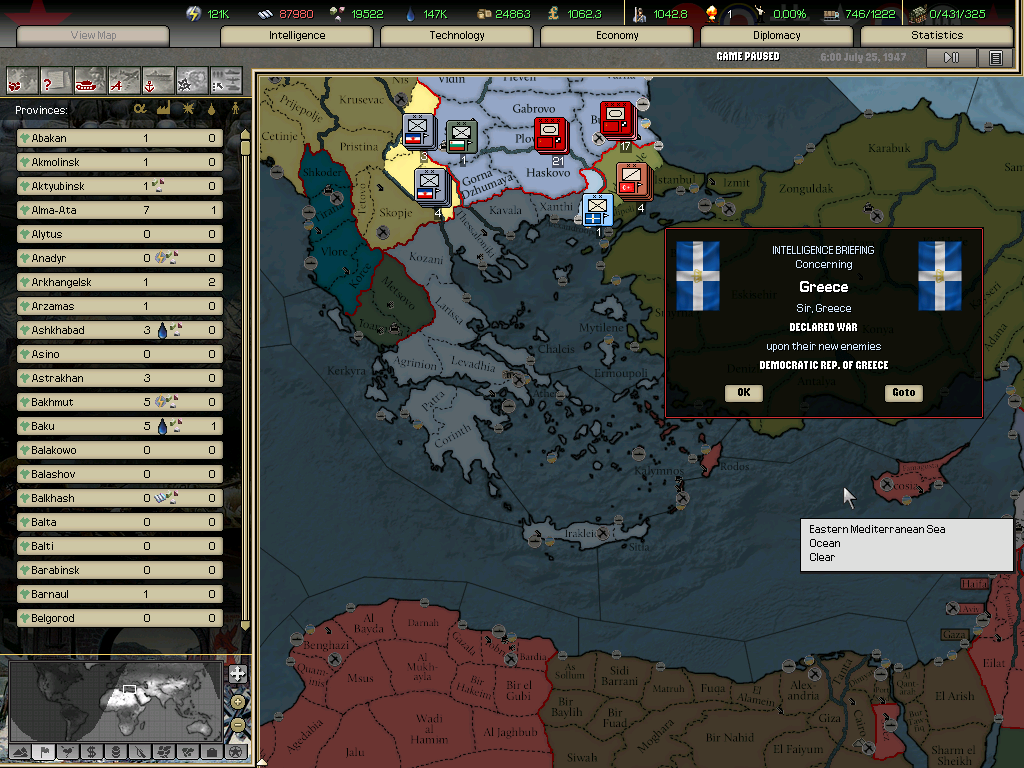
Task: Show the Diplomacy tab
Action: pyautogui.click(x=777, y=36)
